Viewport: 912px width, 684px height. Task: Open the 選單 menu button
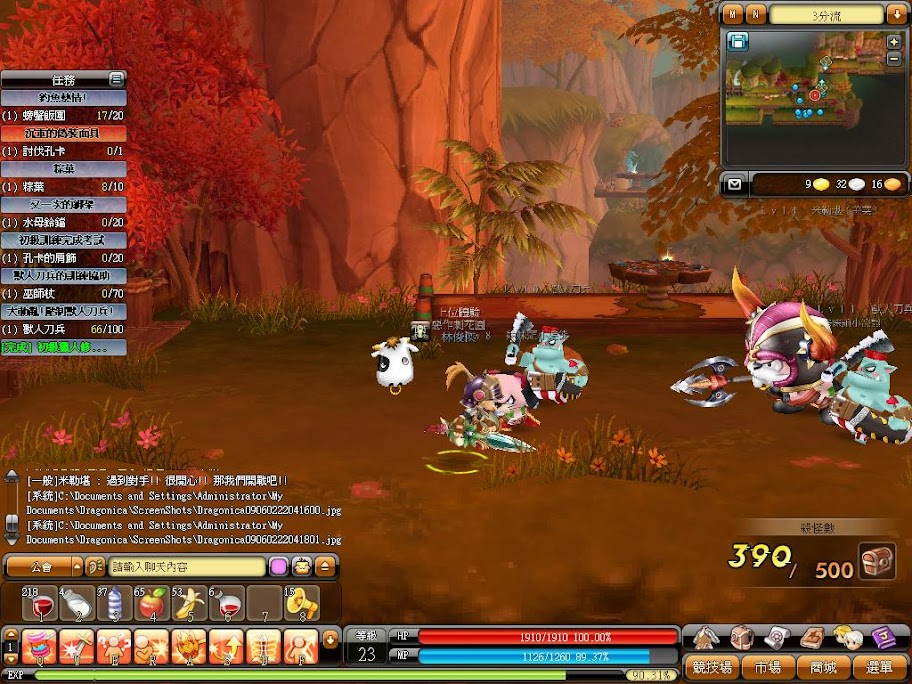880,667
